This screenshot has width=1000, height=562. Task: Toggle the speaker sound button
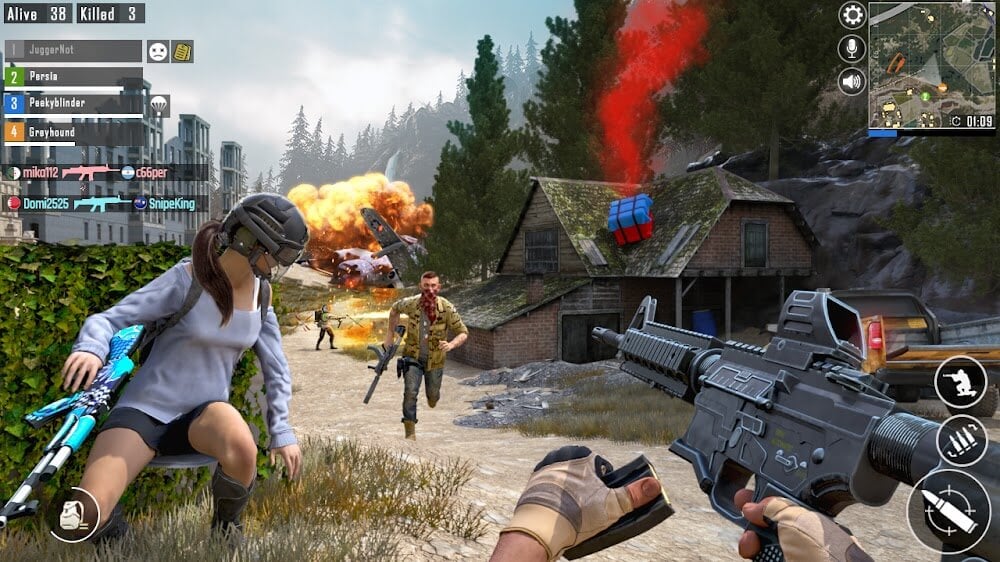point(852,81)
